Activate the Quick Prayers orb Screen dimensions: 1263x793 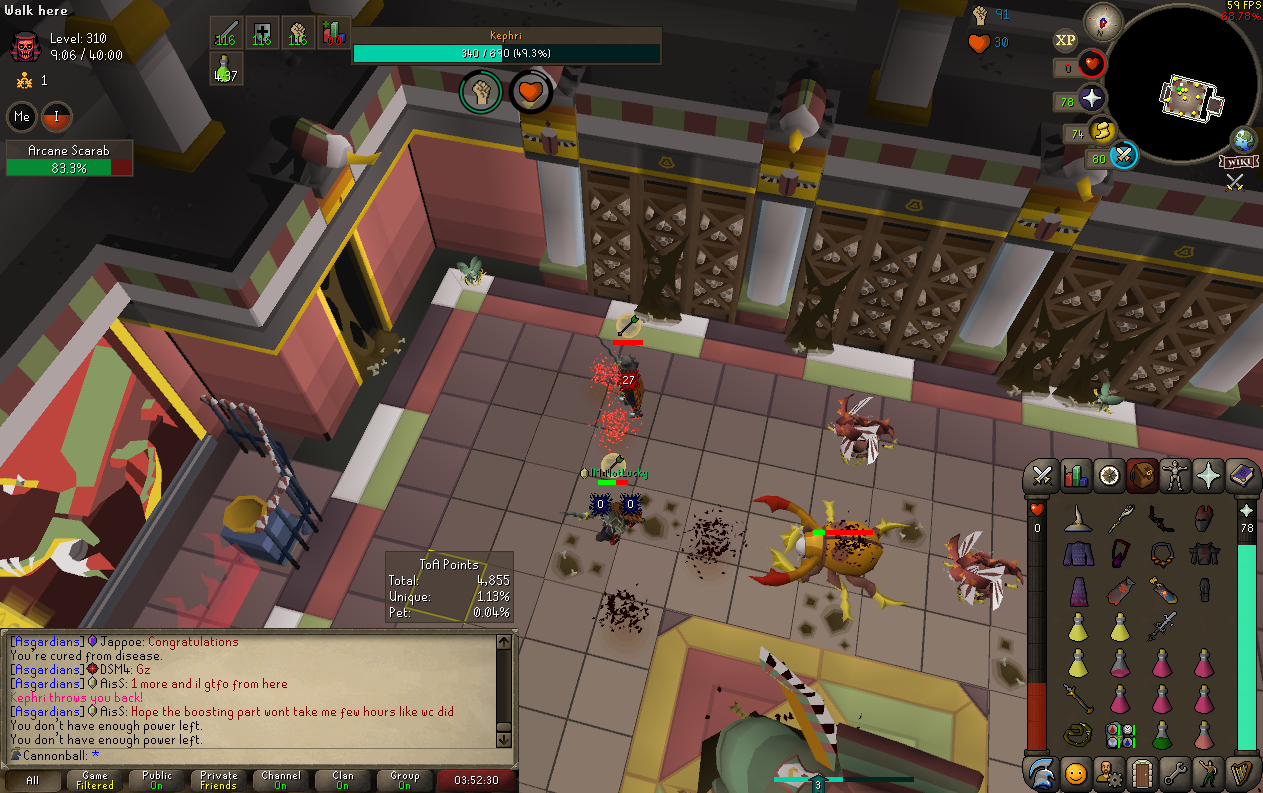1094,100
